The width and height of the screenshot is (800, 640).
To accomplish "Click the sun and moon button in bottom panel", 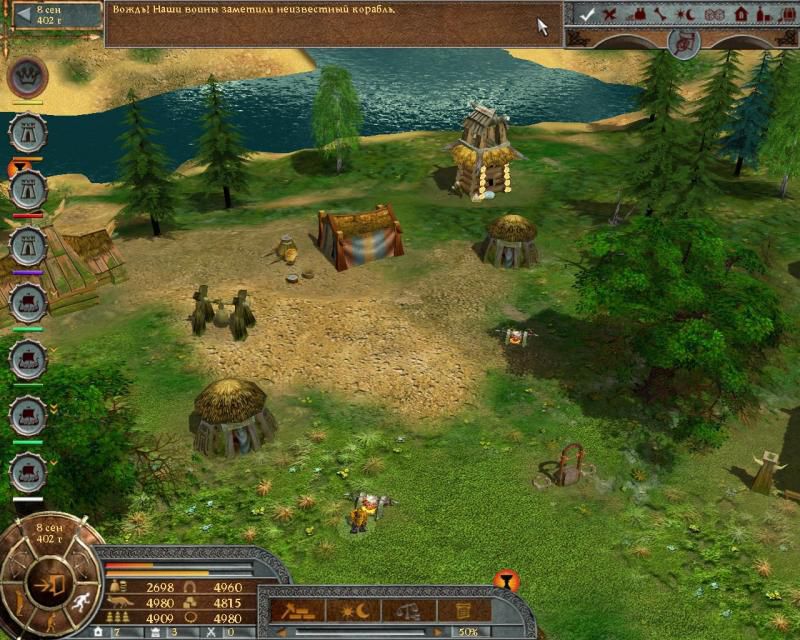I will pos(353,609).
